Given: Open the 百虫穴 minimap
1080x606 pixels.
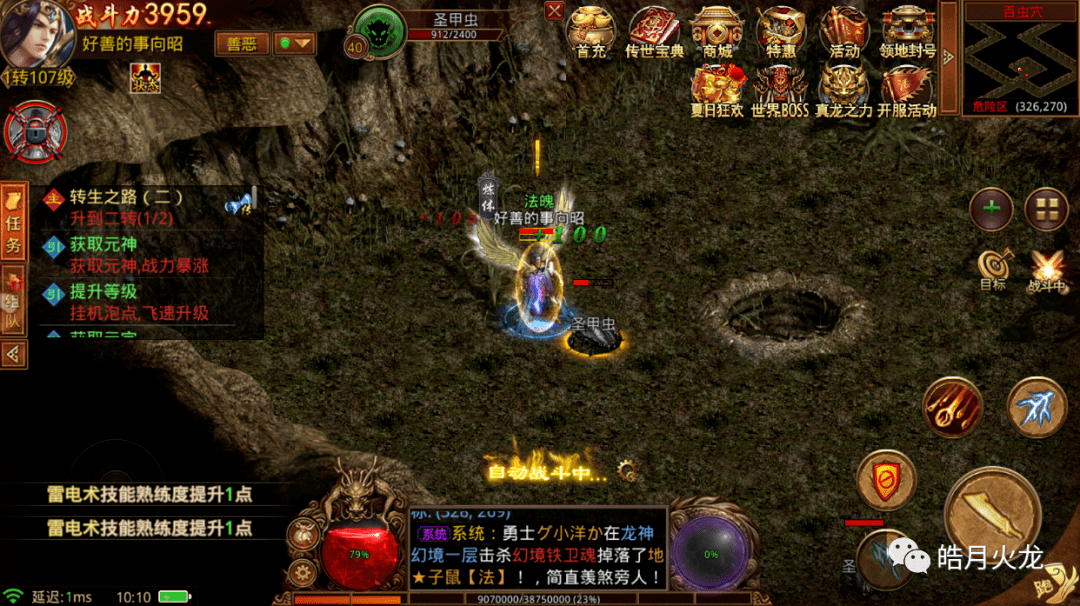Looking at the screenshot, I should tap(1021, 58).
